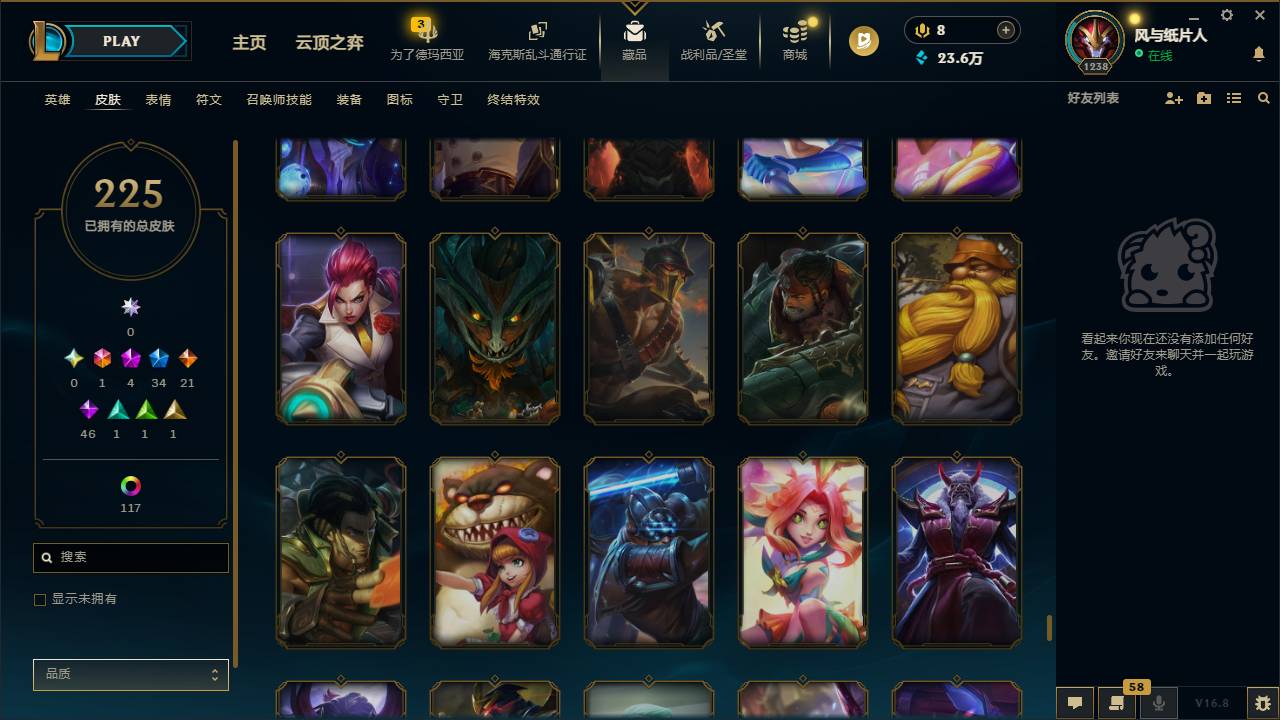1280x720 pixels.
Task: Select the red riding hood Annie skin thumbnail
Action: (495, 551)
